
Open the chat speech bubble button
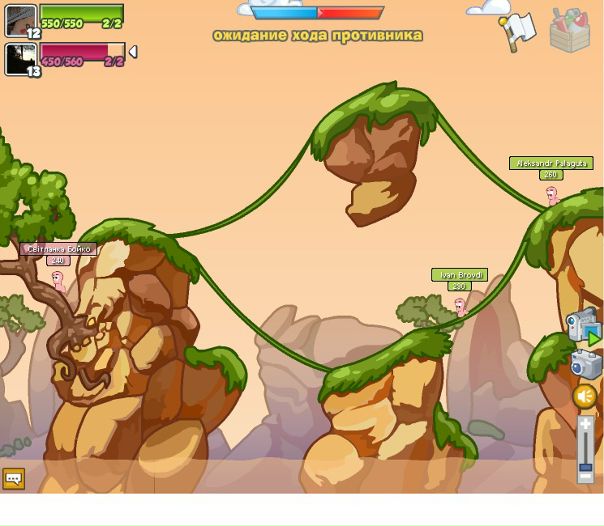click(x=13, y=479)
